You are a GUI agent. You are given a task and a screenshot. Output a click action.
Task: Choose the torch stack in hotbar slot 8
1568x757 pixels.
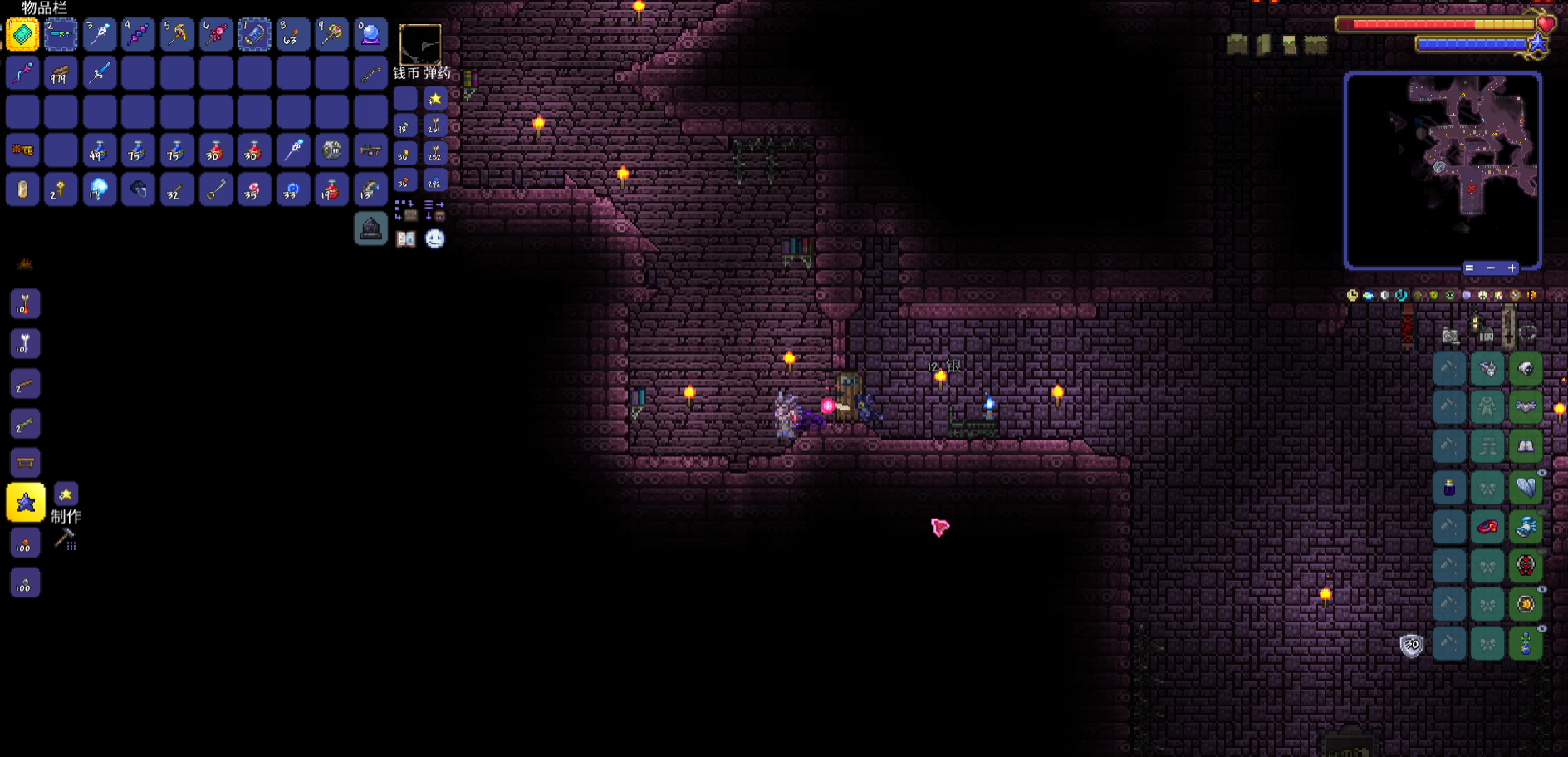(x=293, y=35)
